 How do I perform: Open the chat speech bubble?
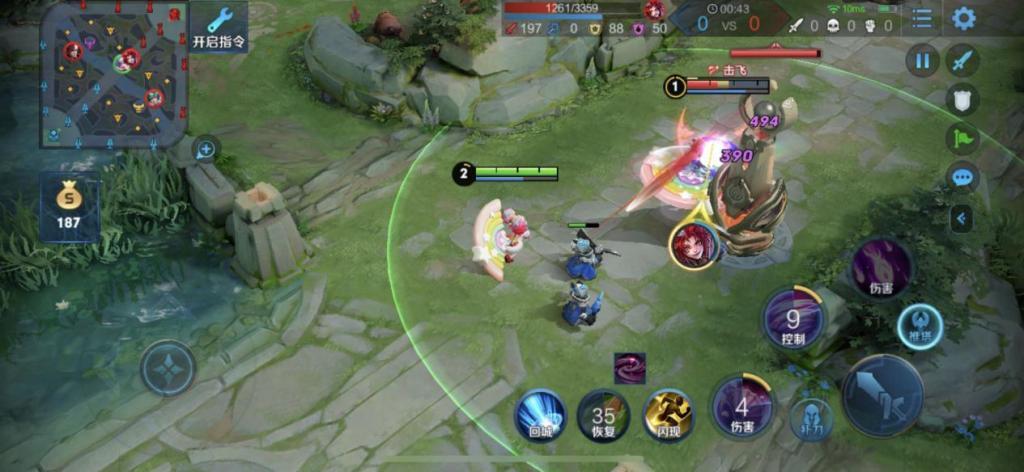[x=963, y=178]
